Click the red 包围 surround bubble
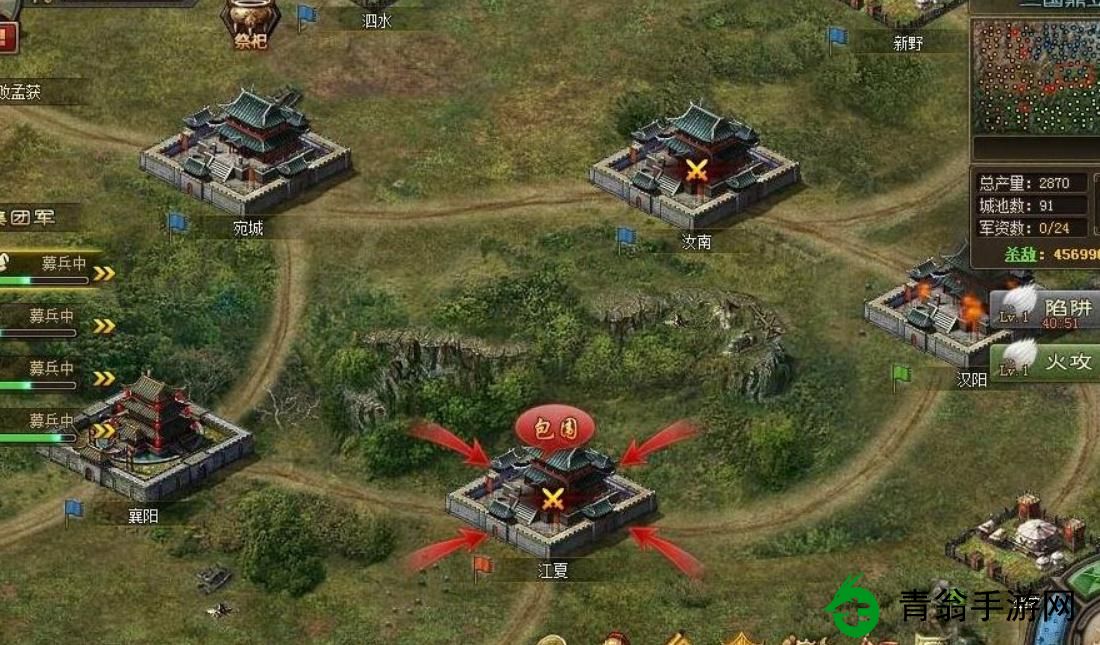 click(554, 426)
